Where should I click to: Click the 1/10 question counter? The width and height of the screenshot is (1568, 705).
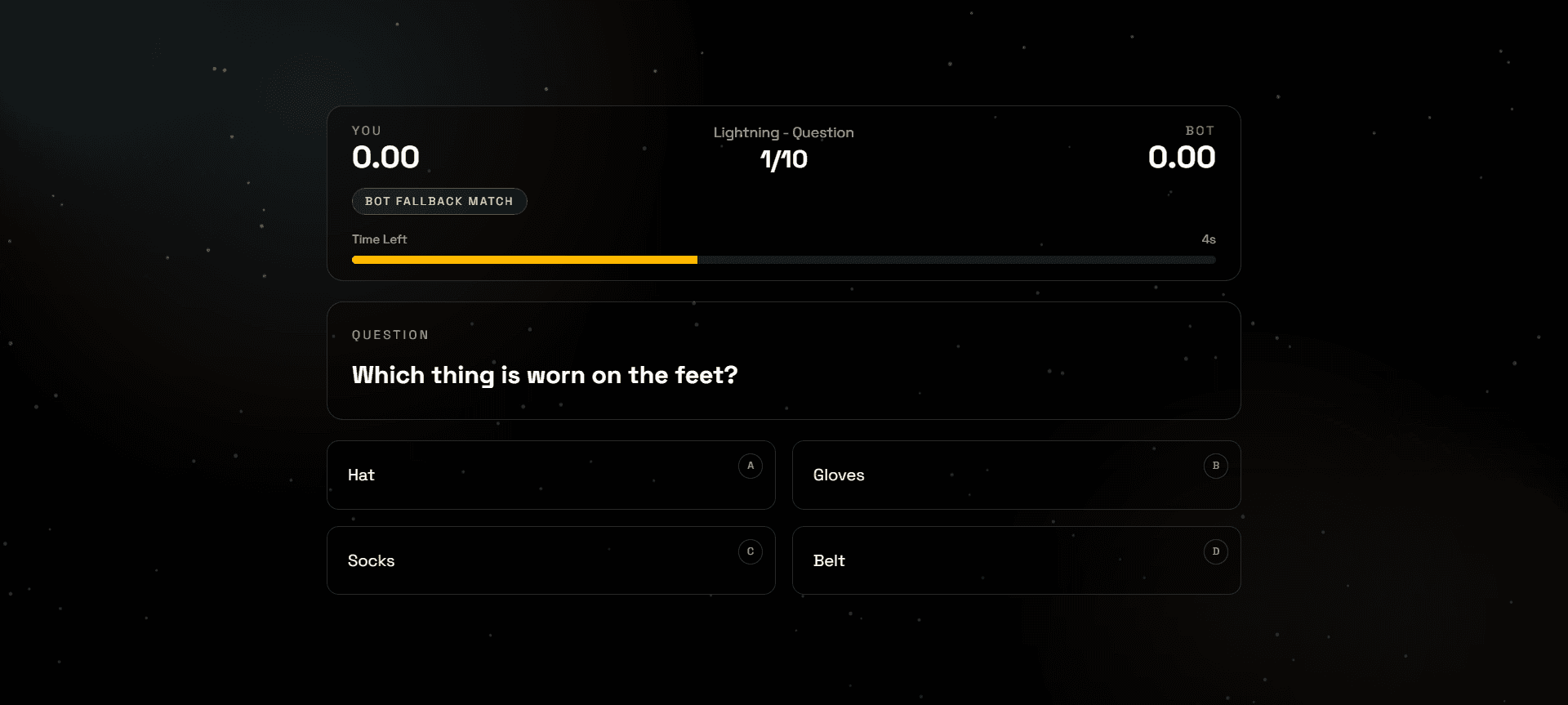click(x=782, y=160)
